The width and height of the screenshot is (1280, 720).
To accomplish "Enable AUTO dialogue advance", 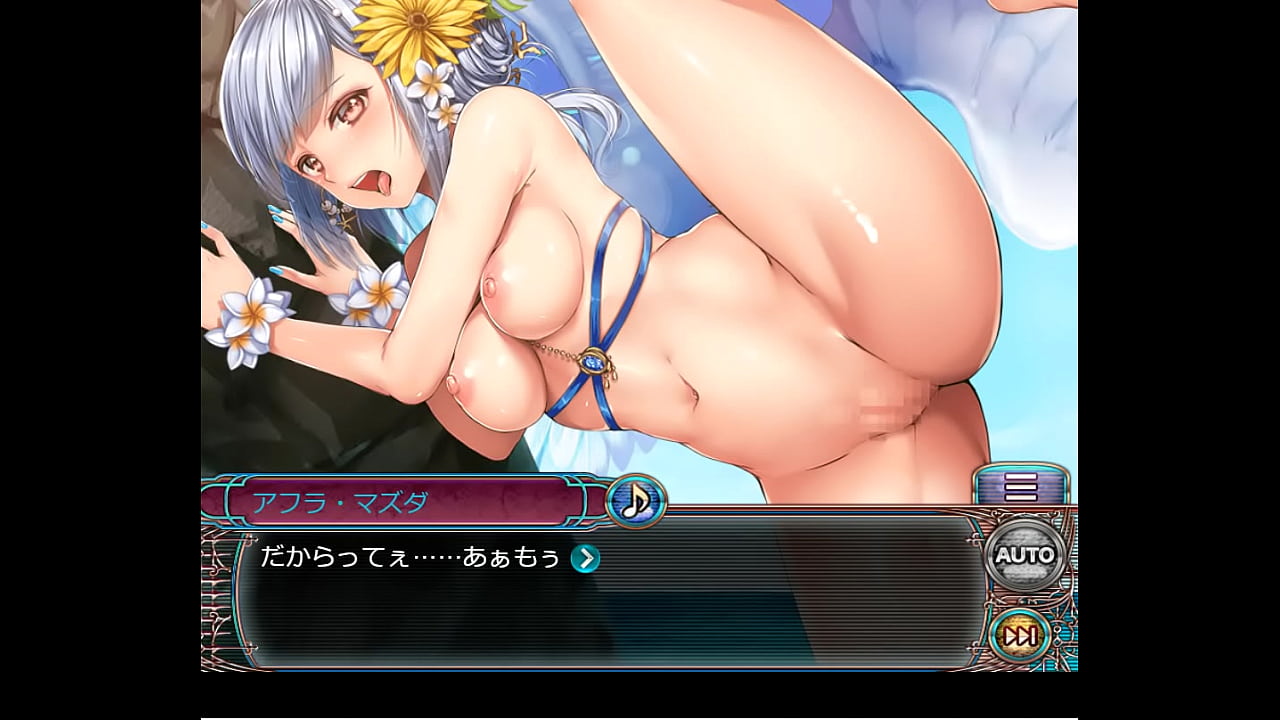I will (1025, 555).
